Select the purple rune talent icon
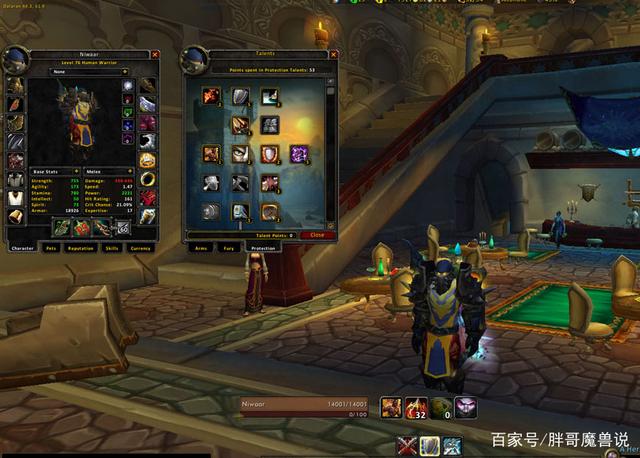The width and height of the screenshot is (640, 458). point(299,154)
